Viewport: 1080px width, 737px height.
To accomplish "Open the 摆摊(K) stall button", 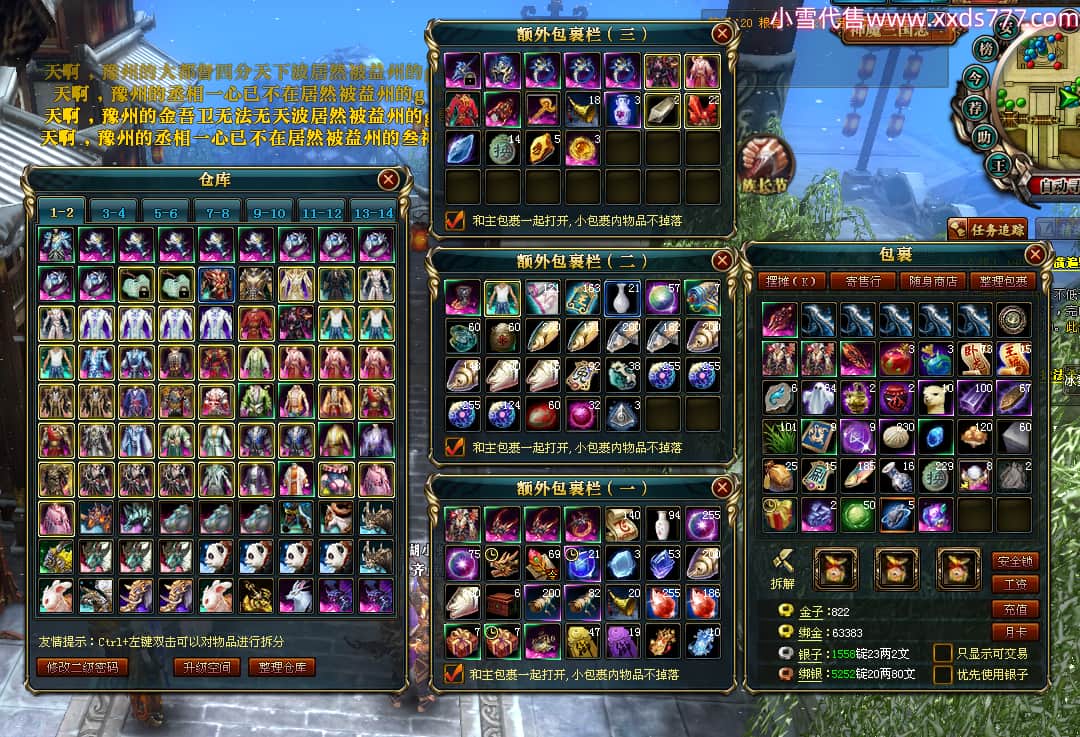I will 789,281.
